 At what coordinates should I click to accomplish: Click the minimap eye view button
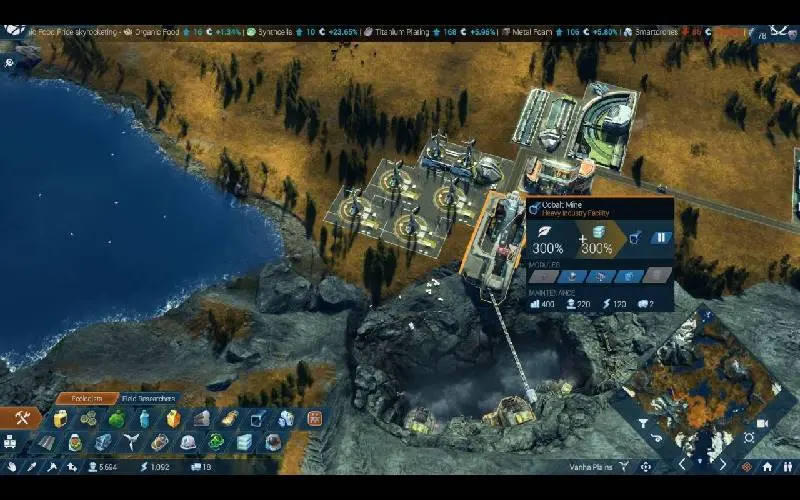656,438
